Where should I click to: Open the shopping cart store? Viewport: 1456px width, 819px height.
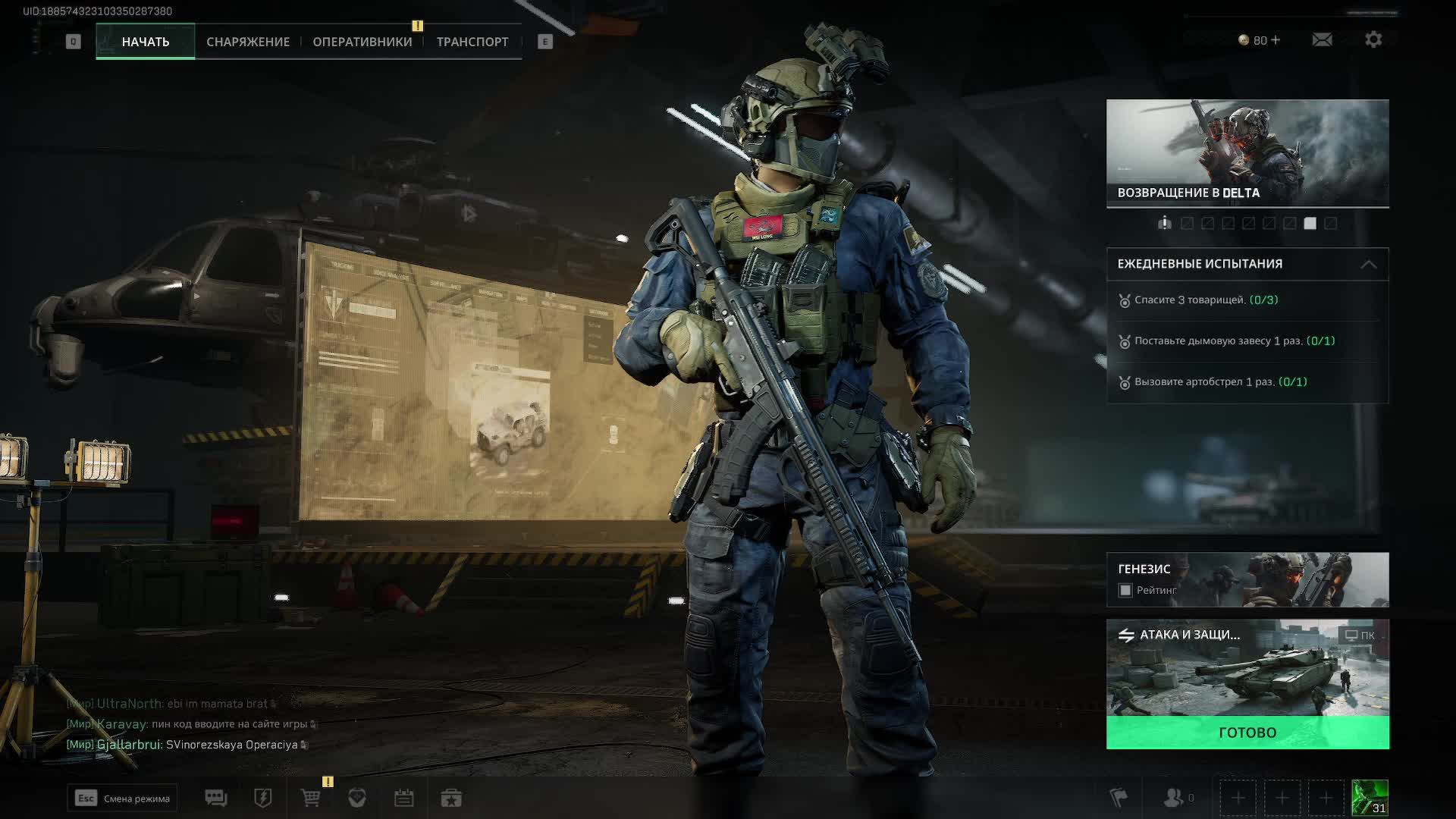coord(310,798)
